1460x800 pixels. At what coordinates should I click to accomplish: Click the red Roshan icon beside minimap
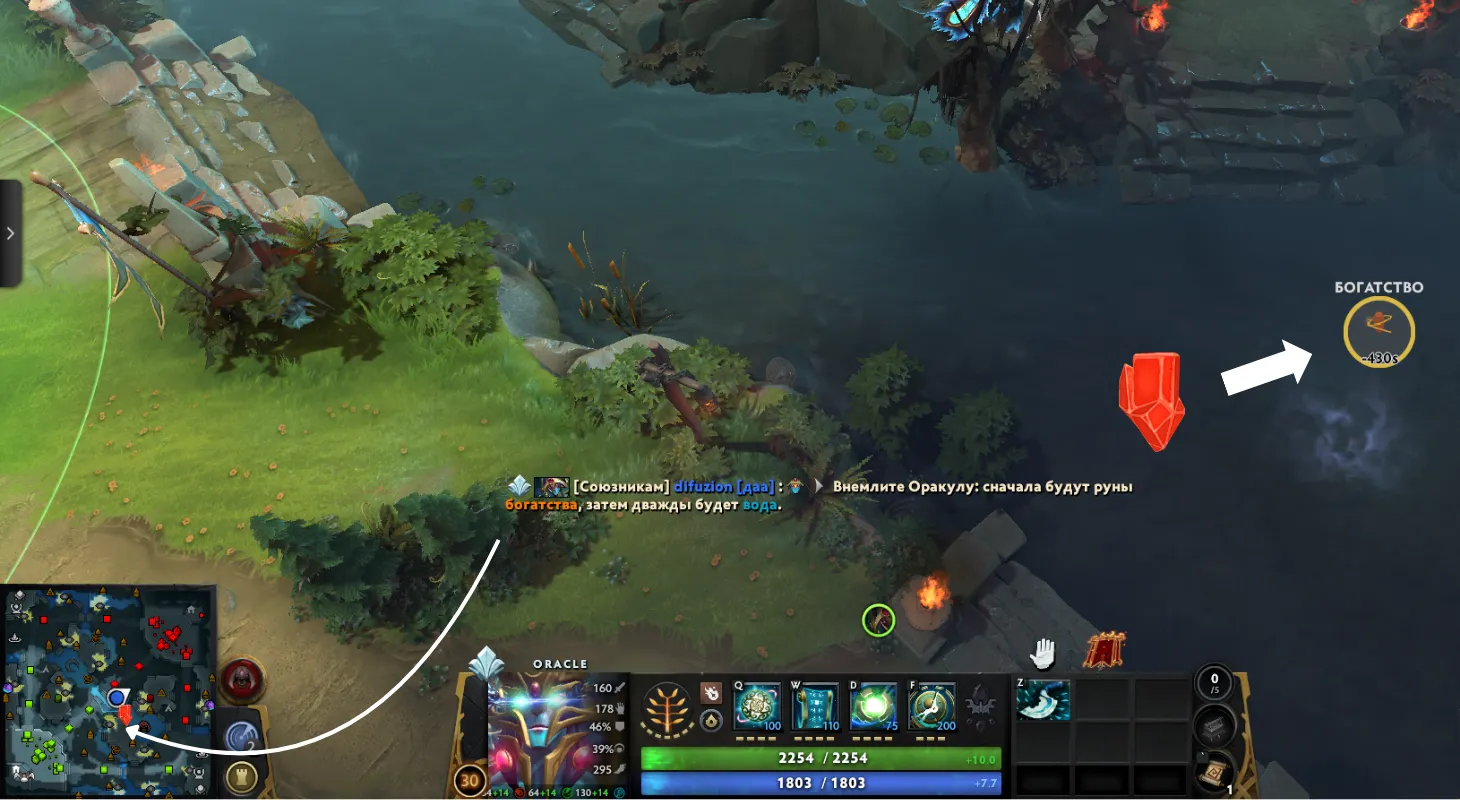(240, 682)
